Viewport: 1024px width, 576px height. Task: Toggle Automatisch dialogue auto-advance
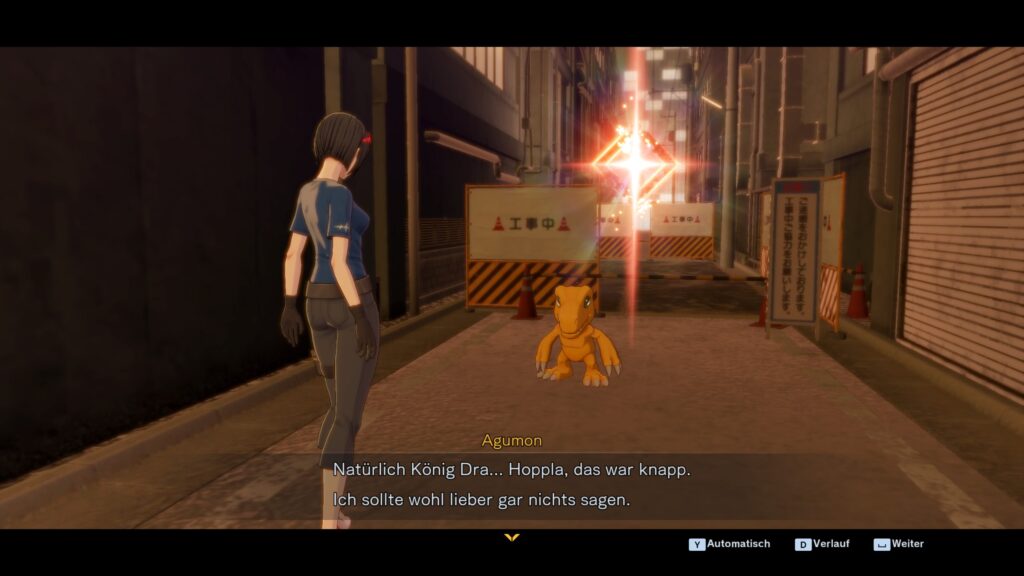pos(730,544)
